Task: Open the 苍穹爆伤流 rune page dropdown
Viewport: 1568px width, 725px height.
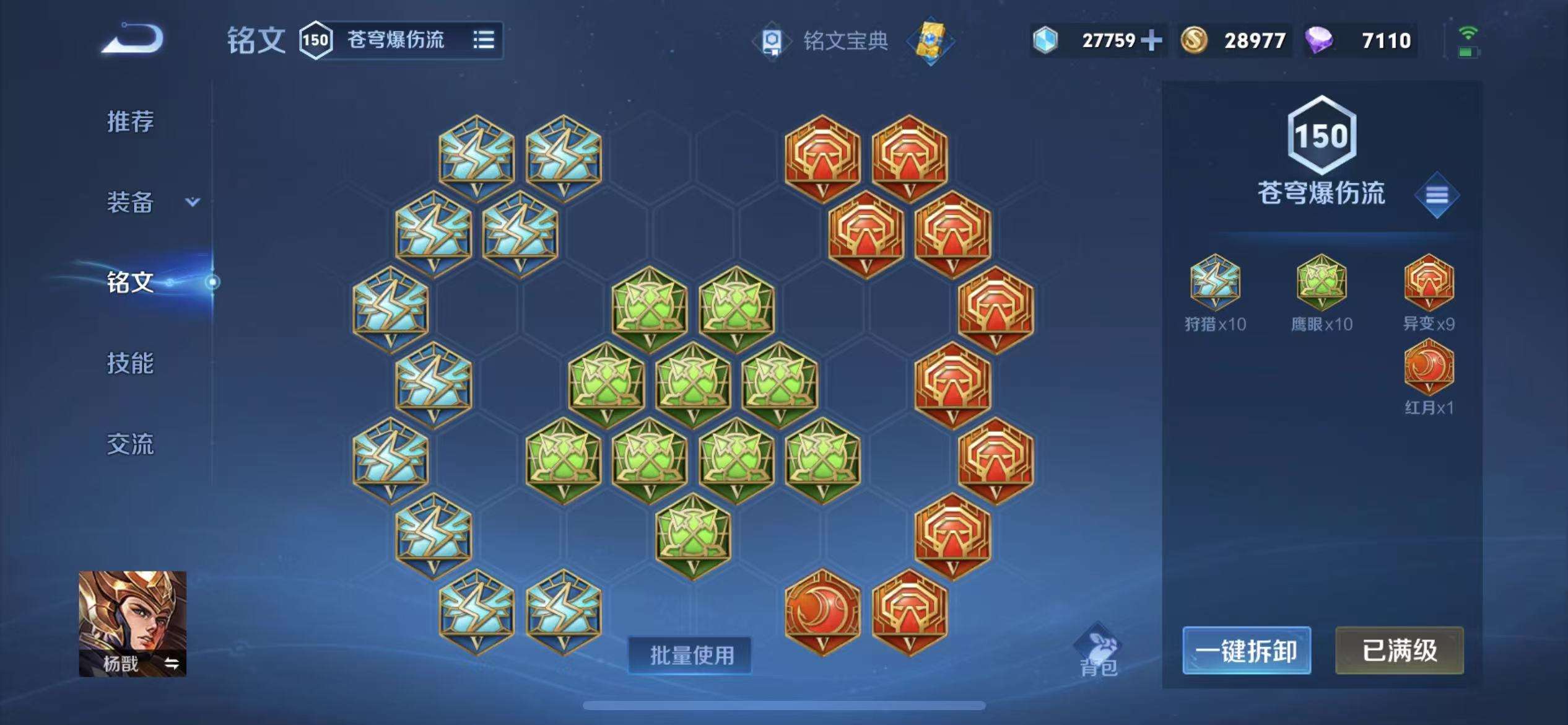Action: (x=483, y=40)
